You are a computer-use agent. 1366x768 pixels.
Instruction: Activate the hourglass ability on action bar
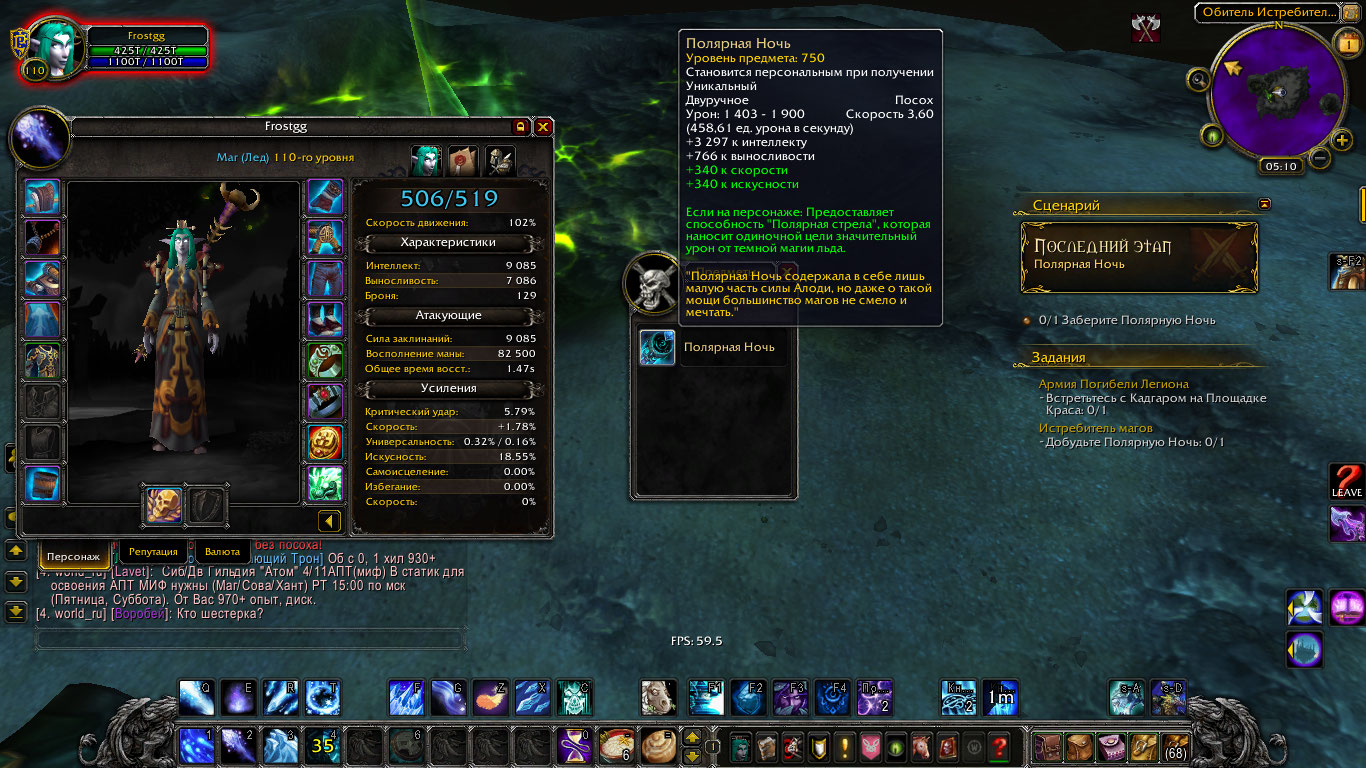click(576, 746)
